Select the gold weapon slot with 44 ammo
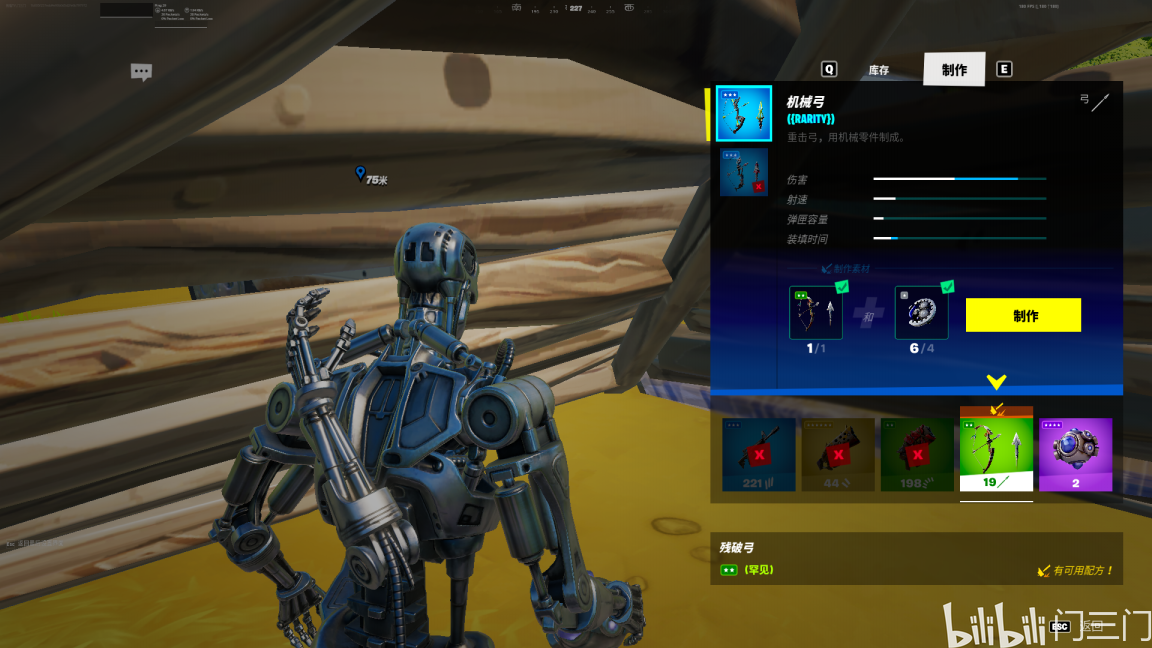 coord(838,455)
